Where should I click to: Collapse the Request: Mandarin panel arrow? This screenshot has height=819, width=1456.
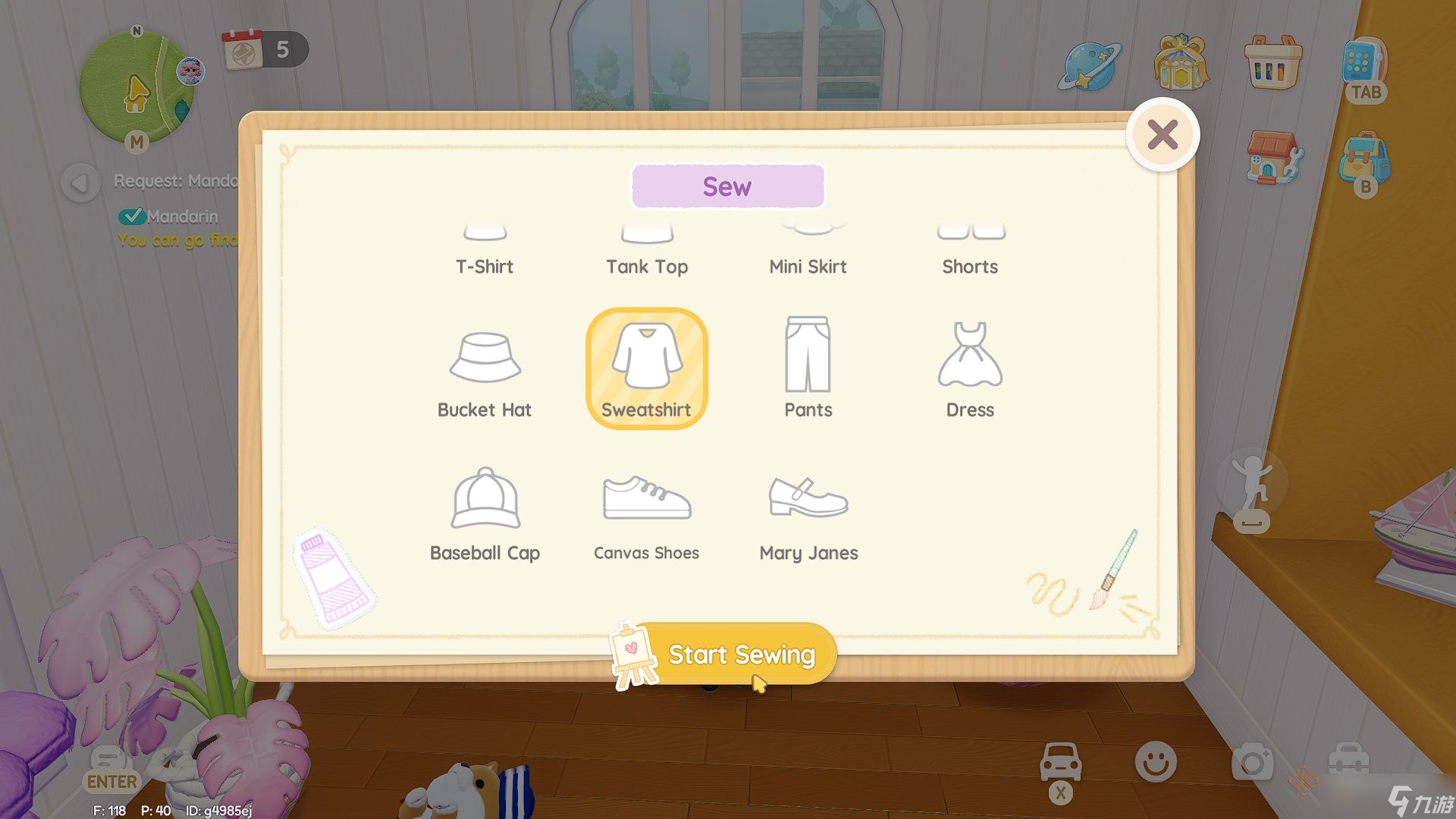(x=79, y=180)
